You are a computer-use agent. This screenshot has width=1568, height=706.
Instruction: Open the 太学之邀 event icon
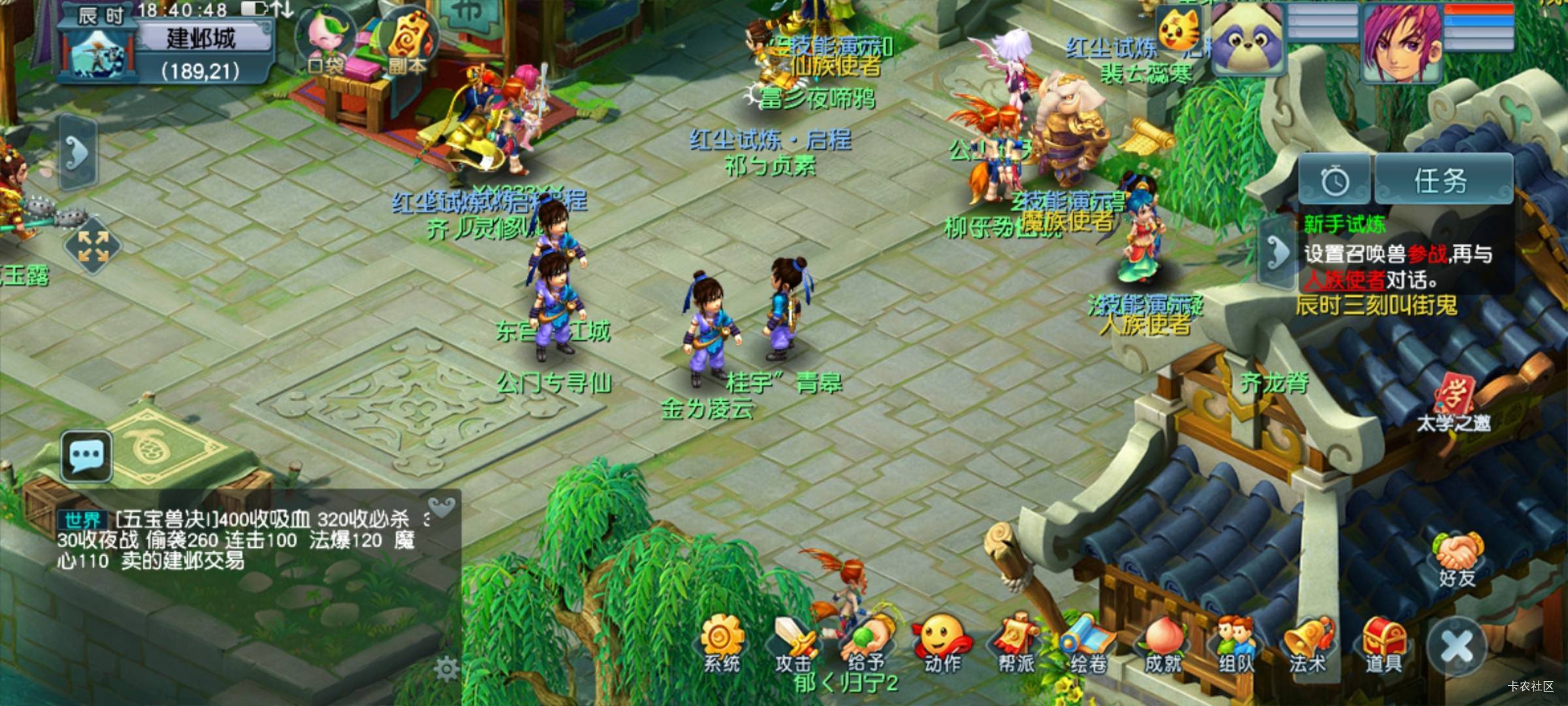pyautogui.click(x=1453, y=402)
